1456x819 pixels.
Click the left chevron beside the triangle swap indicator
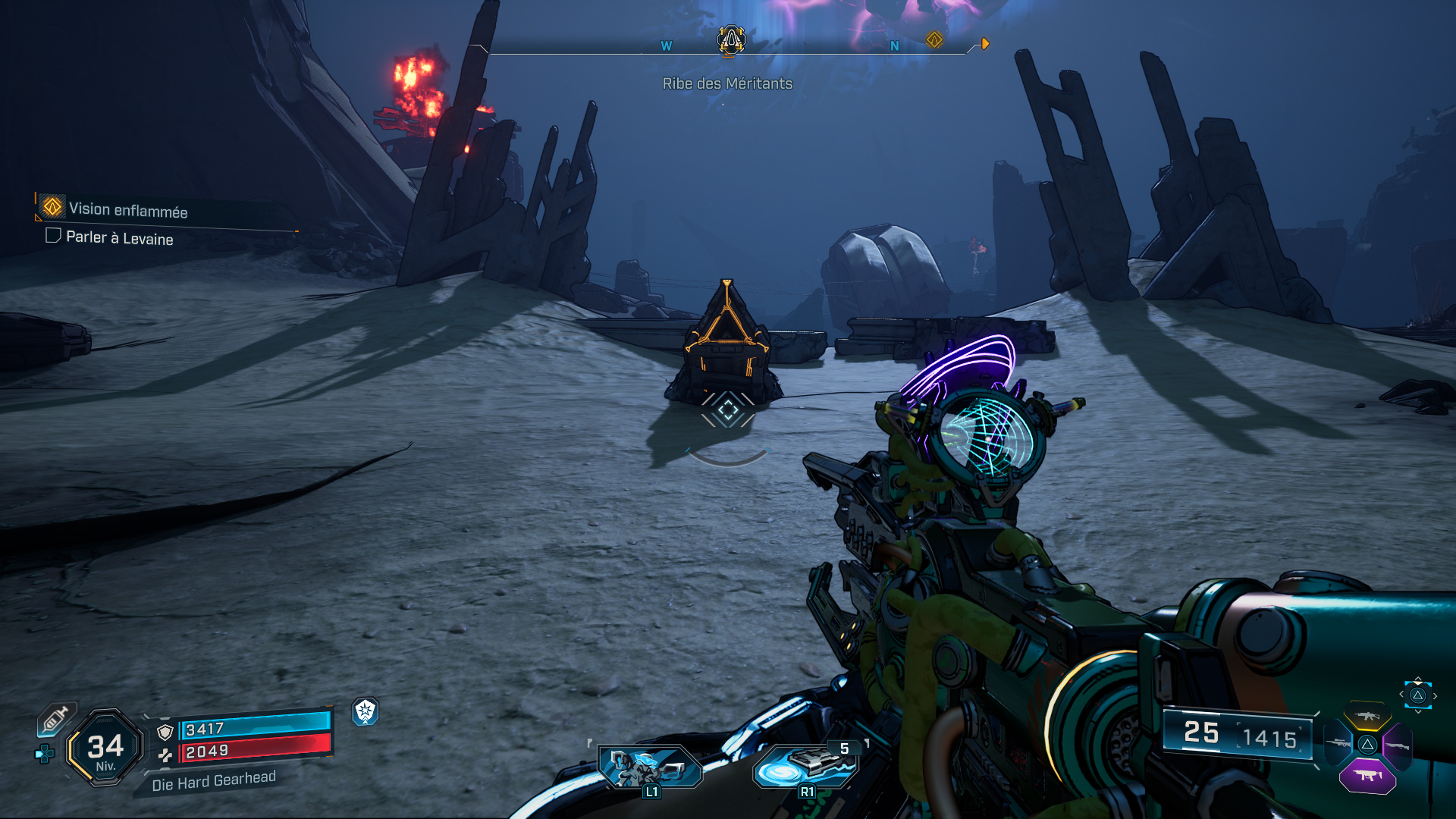pos(1401,695)
